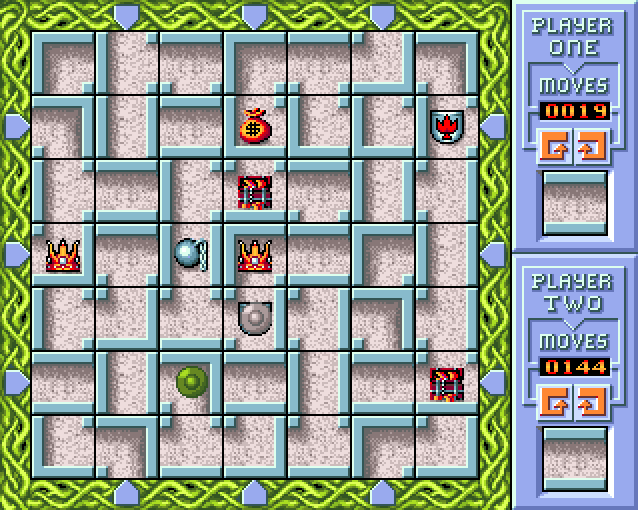This screenshot has height=510, width=638.
Task: Click the top arrow above the money bag column
Action: (255, 15)
